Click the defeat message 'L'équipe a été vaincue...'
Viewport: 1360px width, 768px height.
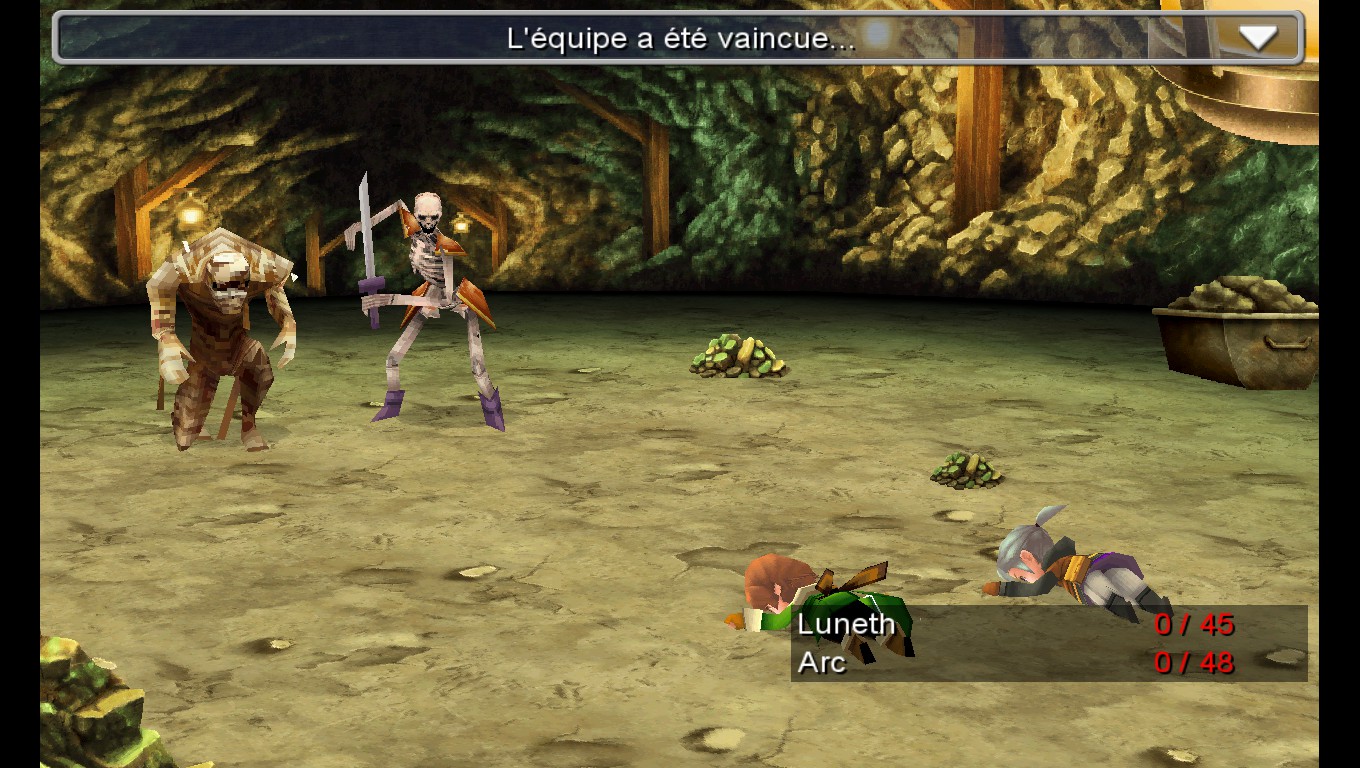click(680, 36)
